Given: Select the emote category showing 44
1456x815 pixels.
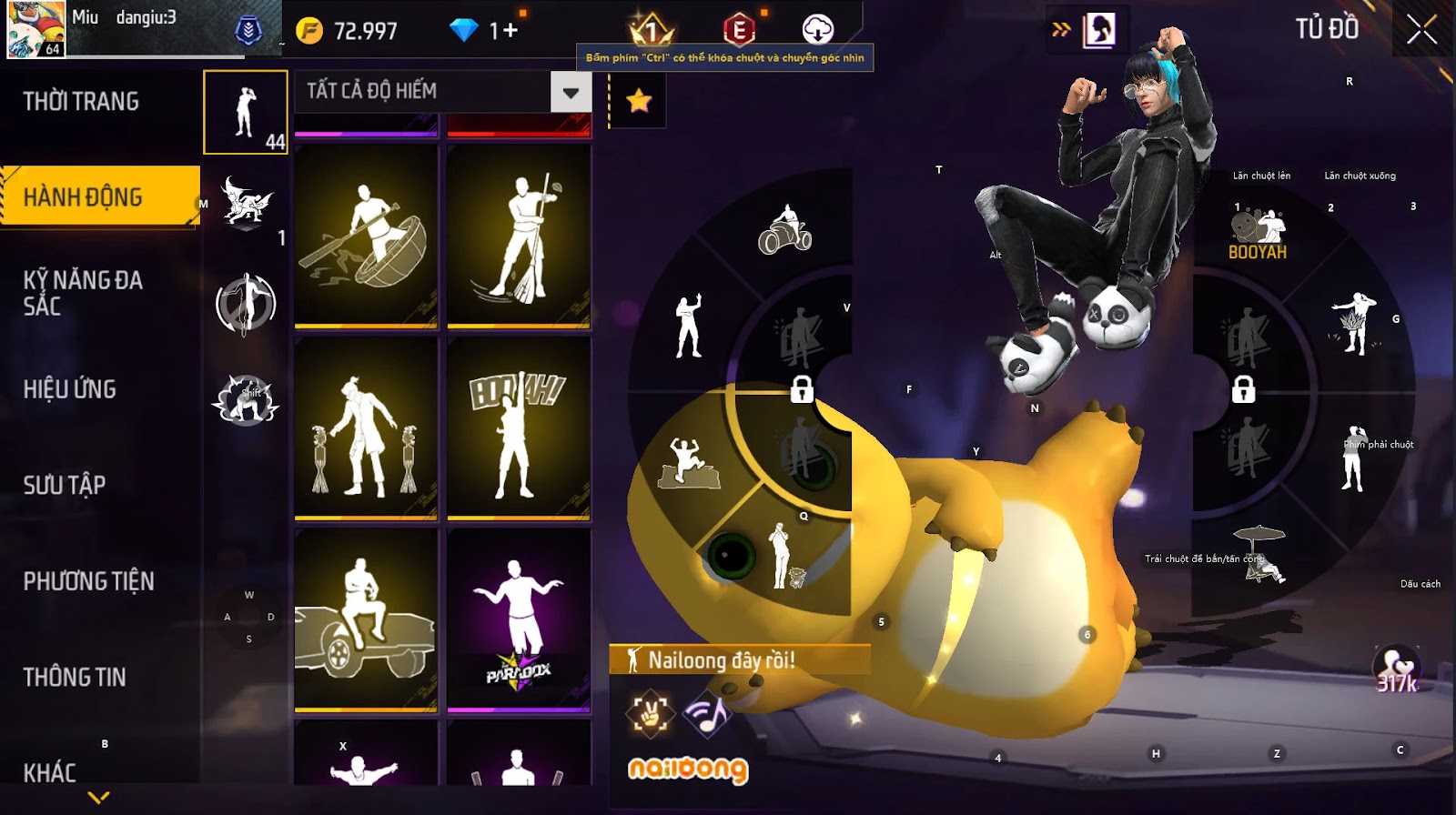Looking at the screenshot, I should [246, 113].
